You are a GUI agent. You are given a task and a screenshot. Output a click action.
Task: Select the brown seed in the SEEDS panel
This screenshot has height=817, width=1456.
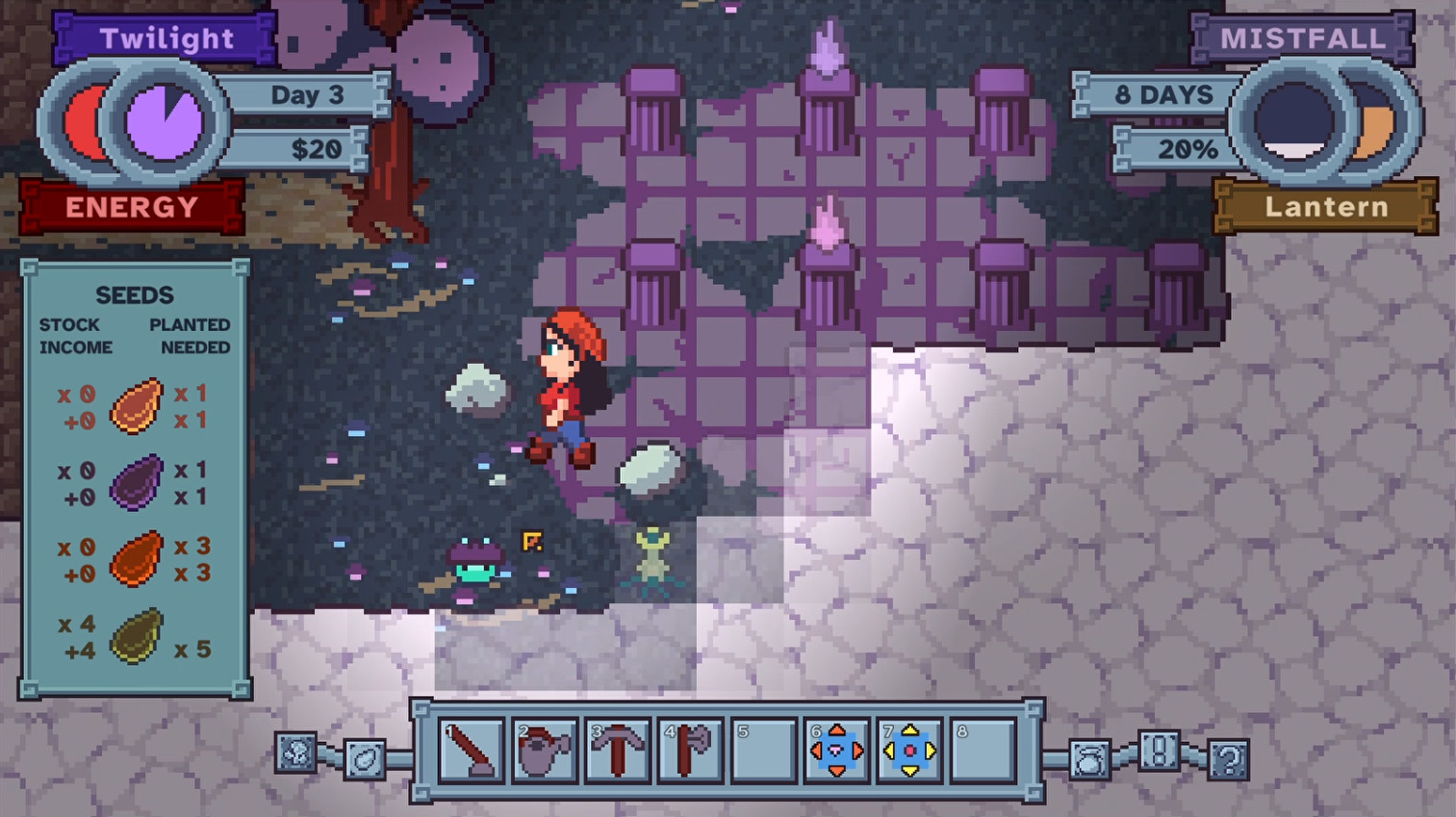(x=135, y=405)
